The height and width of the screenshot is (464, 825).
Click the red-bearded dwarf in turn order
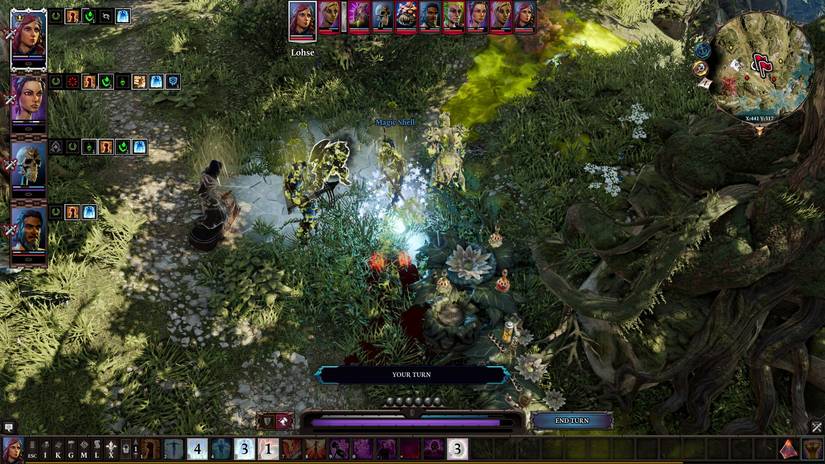click(407, 16)
